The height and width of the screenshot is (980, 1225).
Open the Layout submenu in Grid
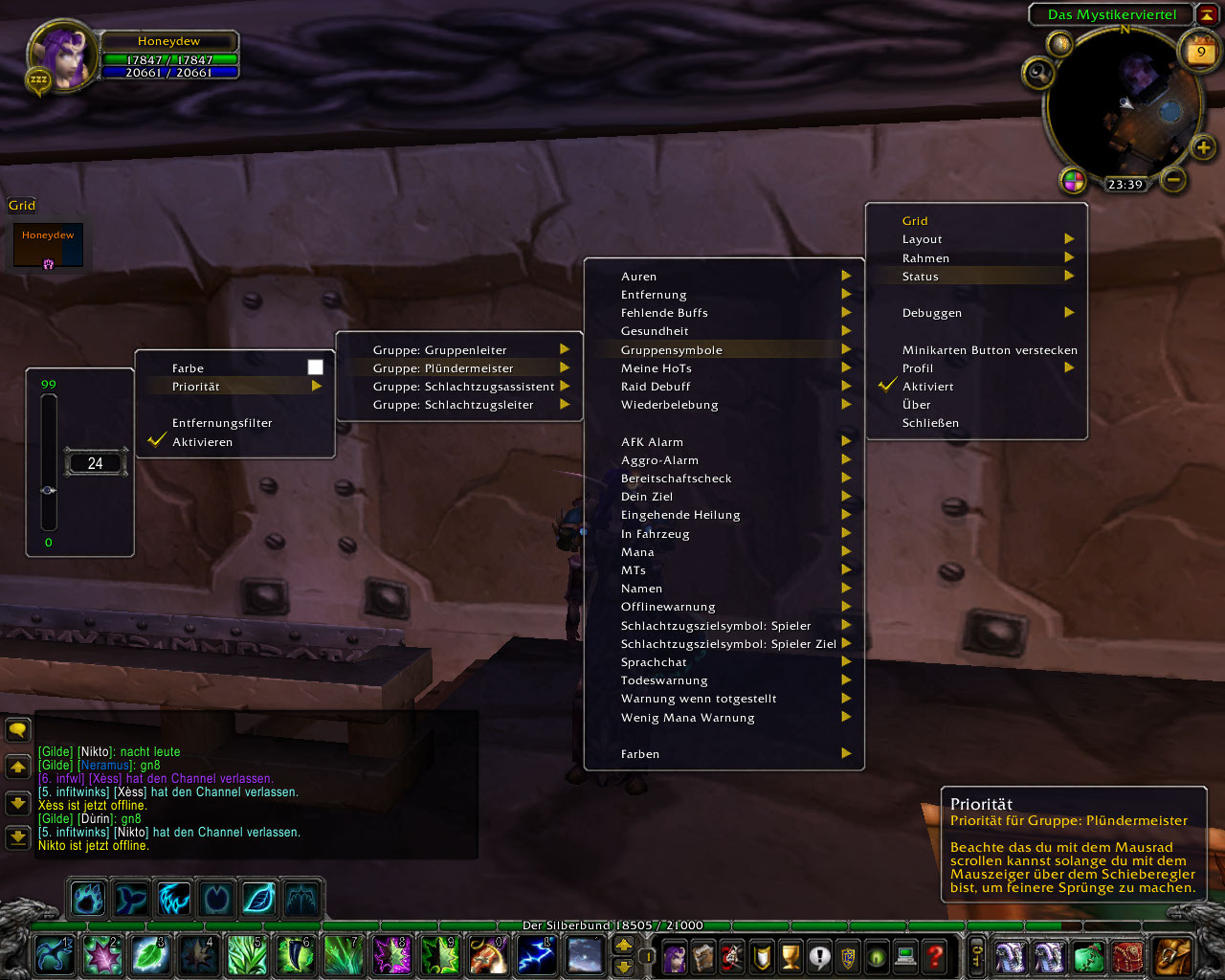coord(923,239)
